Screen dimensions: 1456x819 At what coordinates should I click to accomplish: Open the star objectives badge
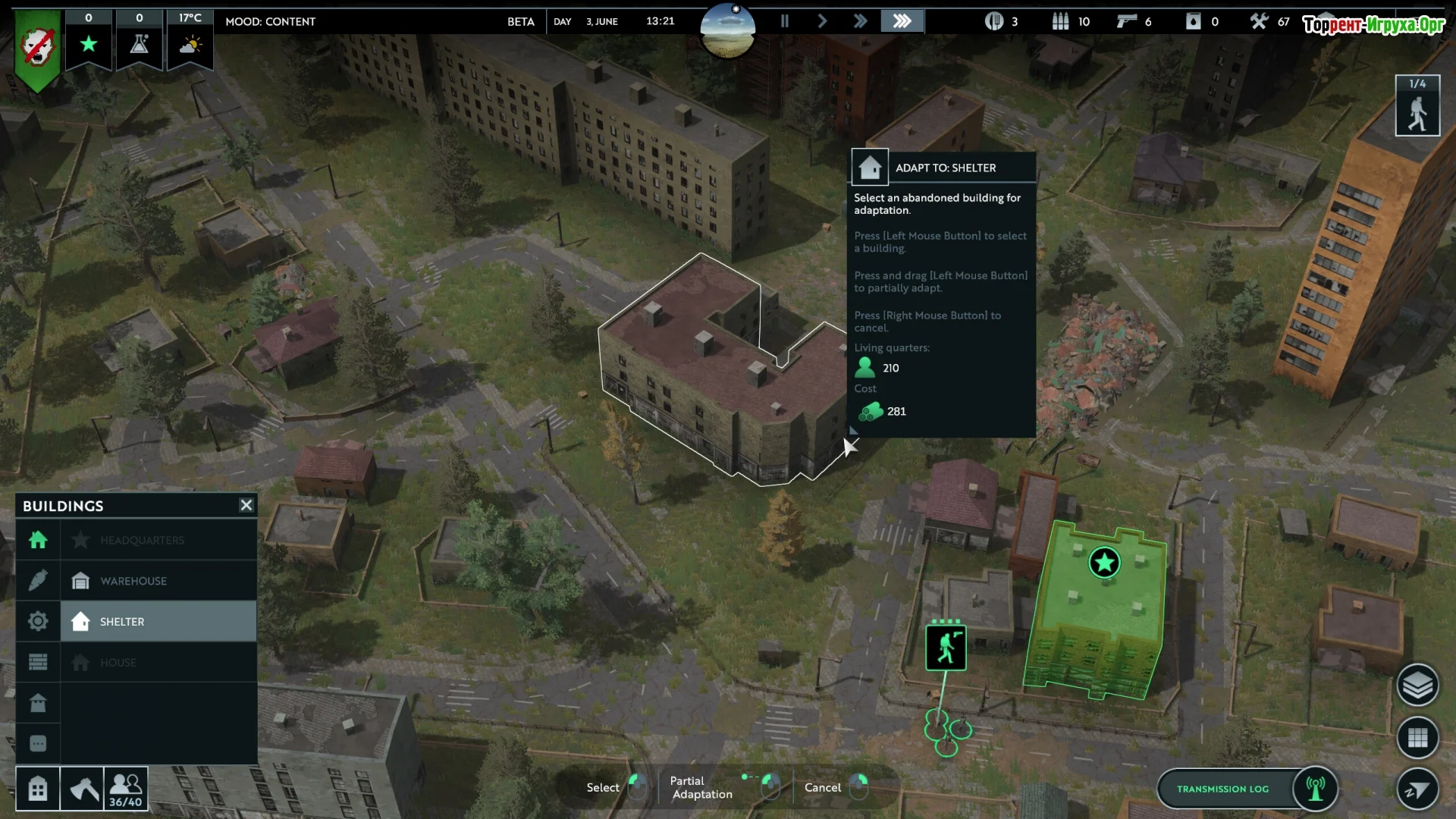(x=89, y=42)
